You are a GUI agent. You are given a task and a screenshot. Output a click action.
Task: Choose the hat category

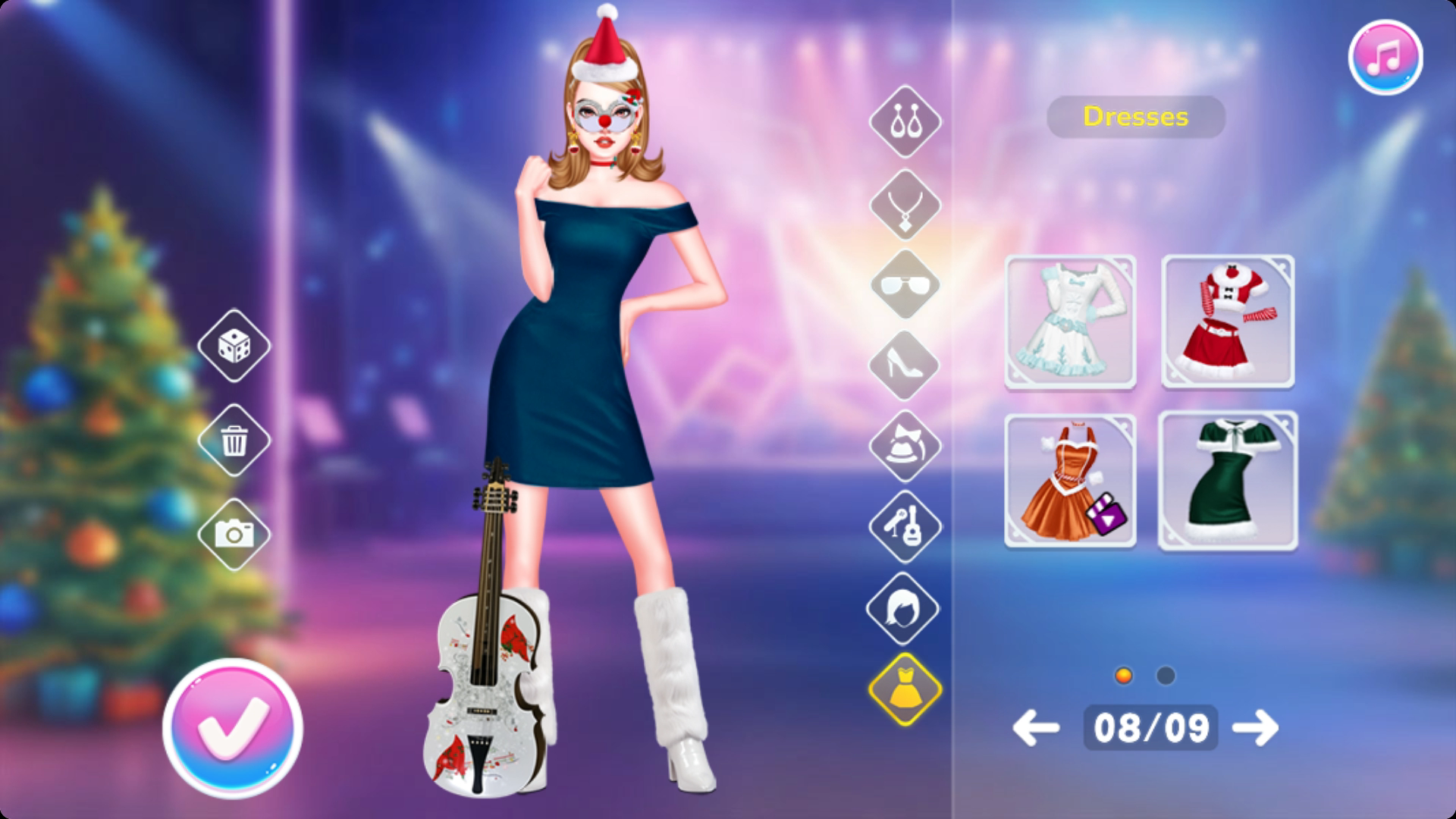905,446
